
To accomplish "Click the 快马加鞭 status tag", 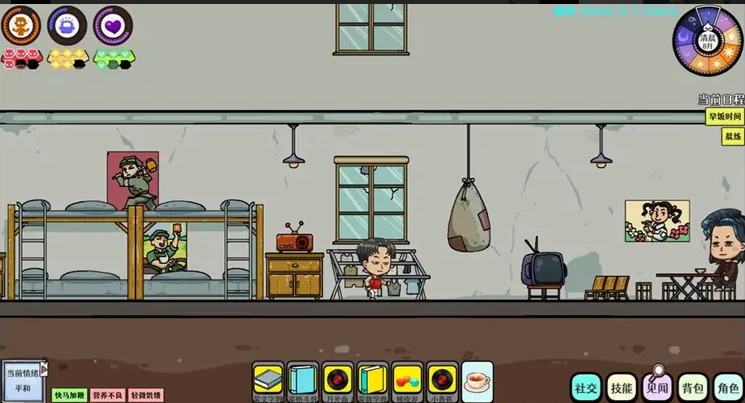I will pyautogui.click(x=70, y=395).
